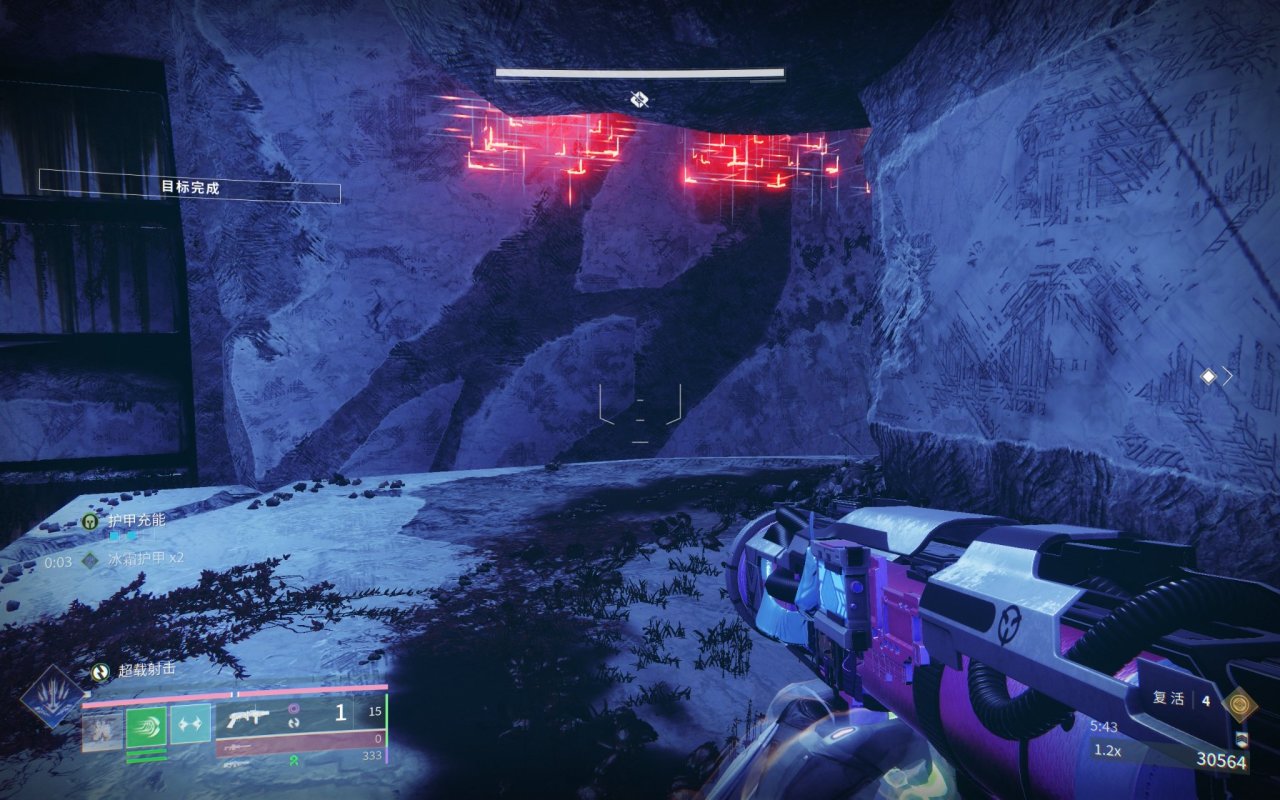Click the 护甲充能 armor charge helmet icon
1280x800 pixels.
click(x=91, y=521)
